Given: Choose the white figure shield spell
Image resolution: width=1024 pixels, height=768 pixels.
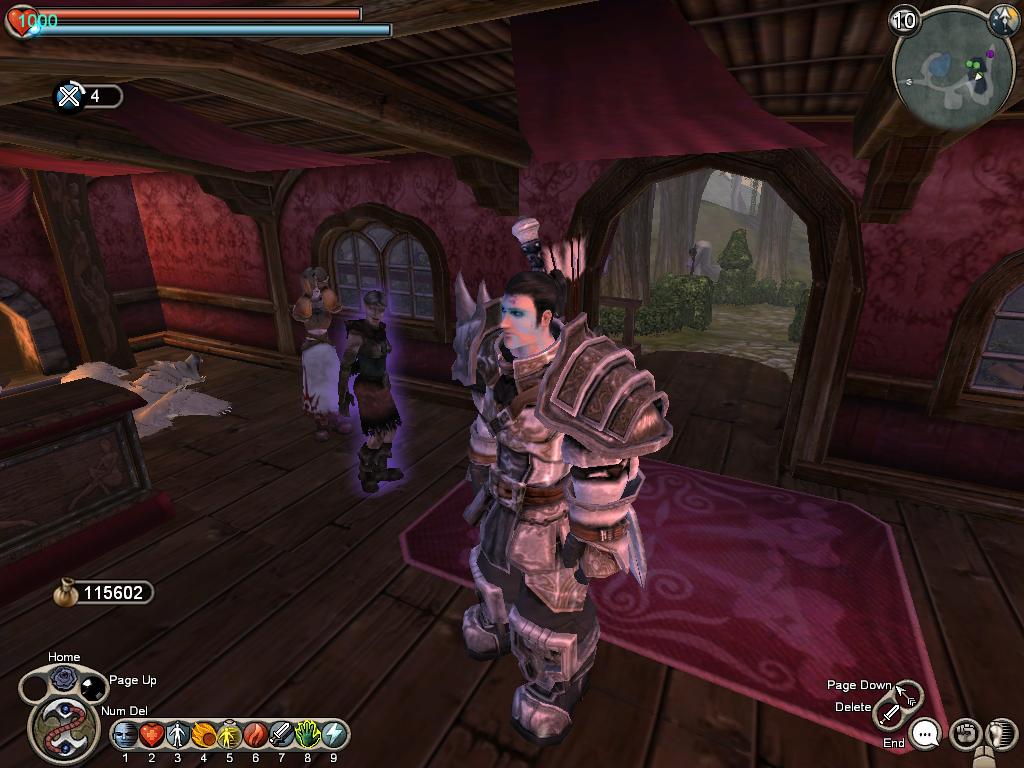Looking at the screenshot, I should point(178,735).
